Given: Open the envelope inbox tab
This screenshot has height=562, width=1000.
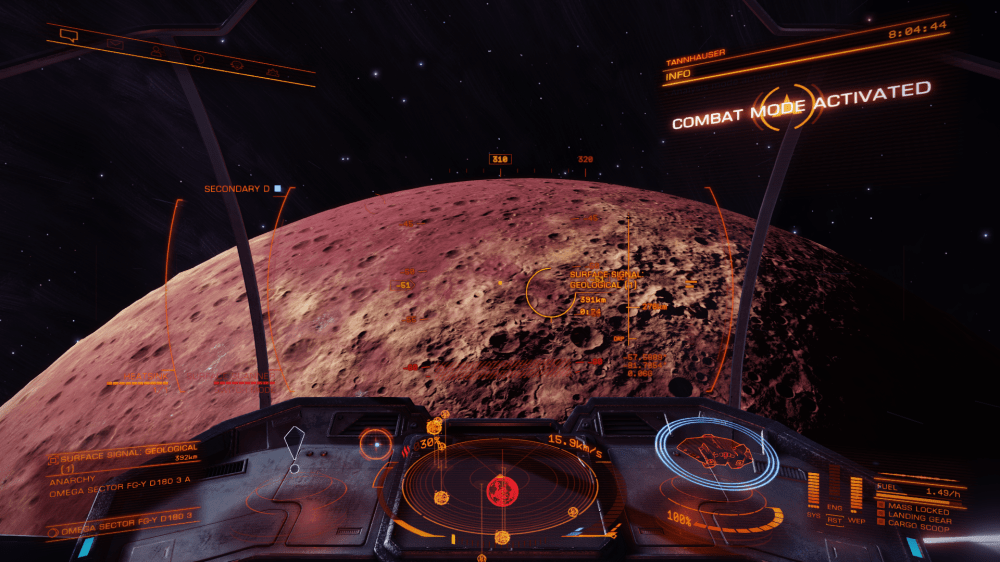Looking at the screenshot, I should pos(115,44).
